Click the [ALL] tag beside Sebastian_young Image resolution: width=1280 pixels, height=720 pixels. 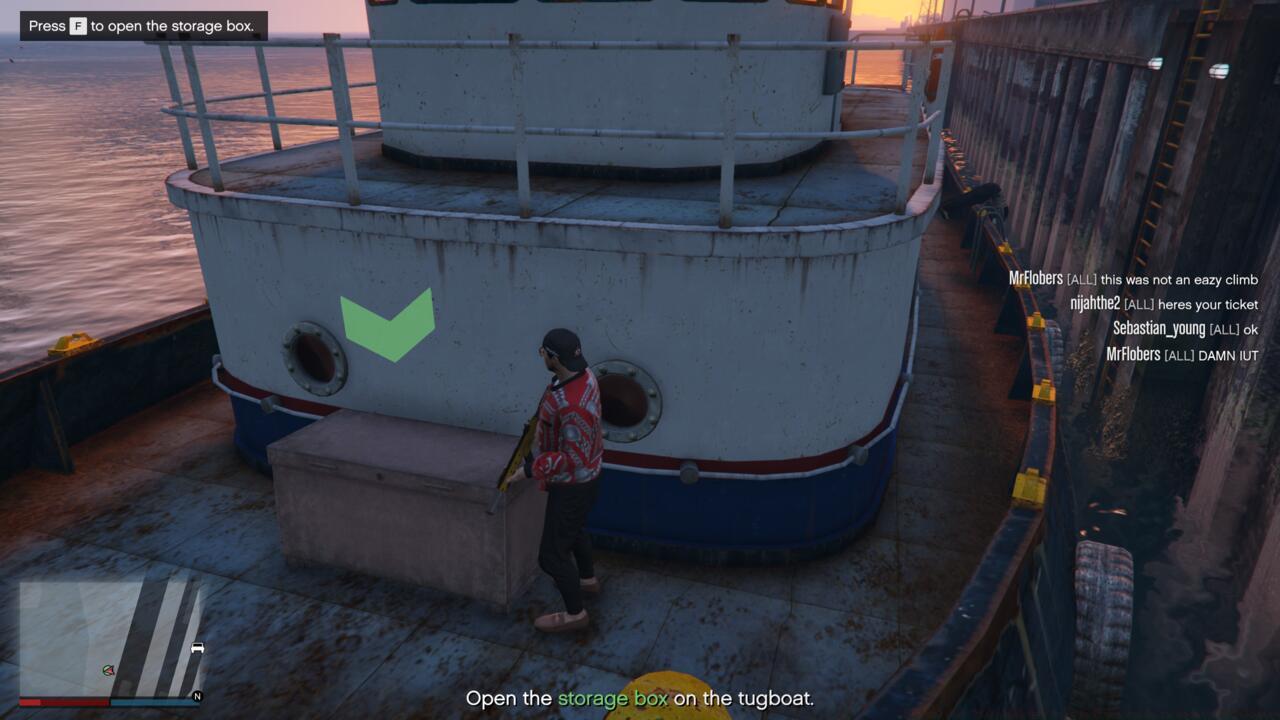pos(1224,330)
